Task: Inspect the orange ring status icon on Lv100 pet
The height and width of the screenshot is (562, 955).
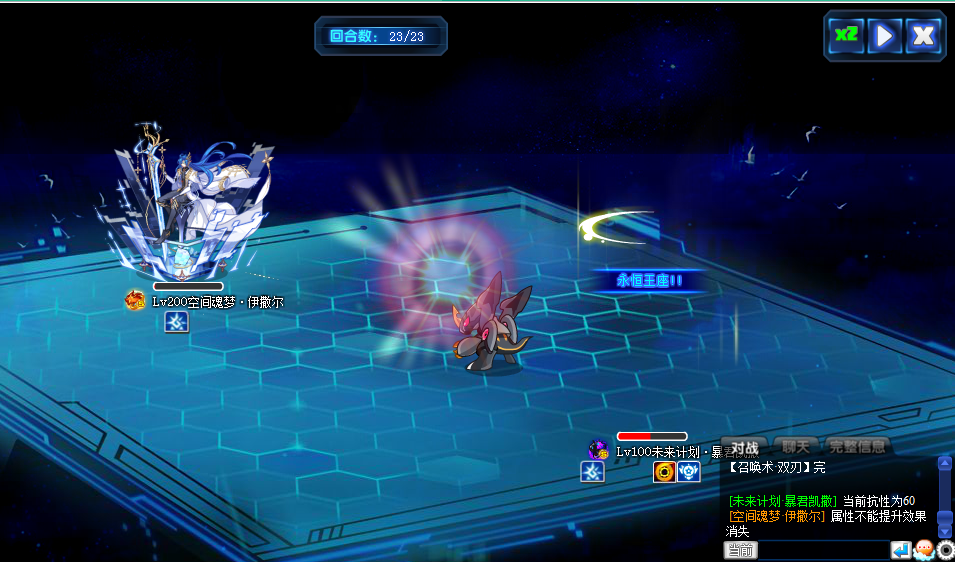Action: pyautogui.click(x=664, y=472)
